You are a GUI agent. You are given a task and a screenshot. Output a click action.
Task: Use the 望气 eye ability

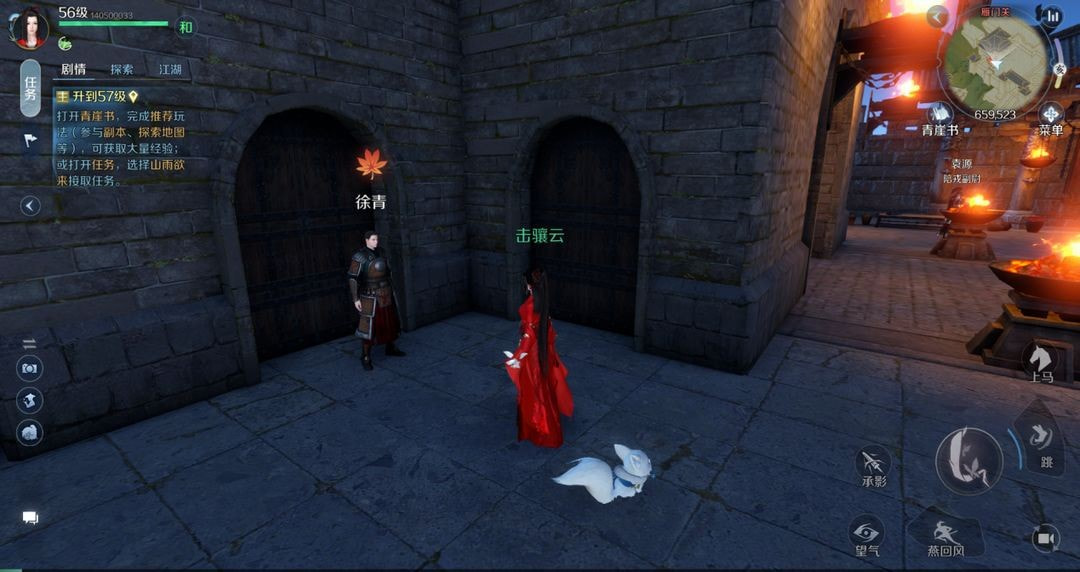(x=866, y=535)
